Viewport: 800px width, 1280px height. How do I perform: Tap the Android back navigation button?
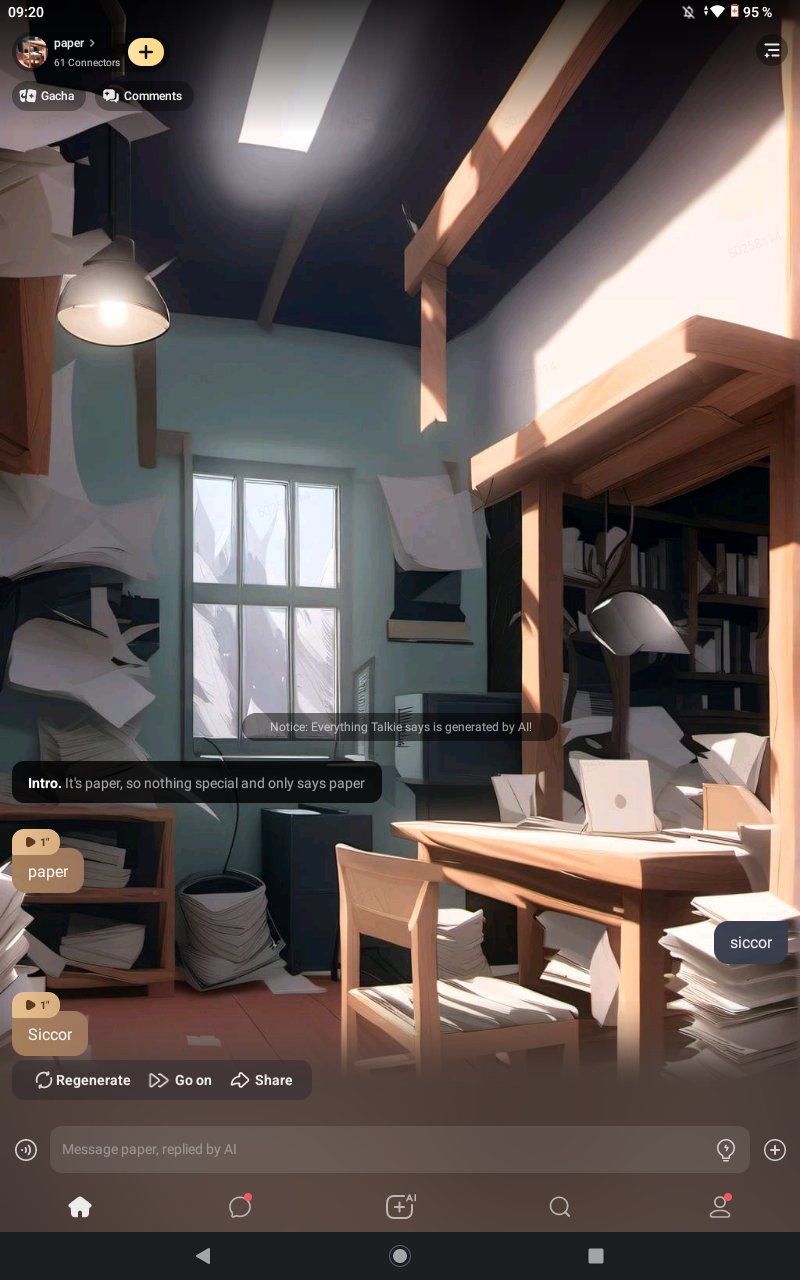tap(203, 1256)
